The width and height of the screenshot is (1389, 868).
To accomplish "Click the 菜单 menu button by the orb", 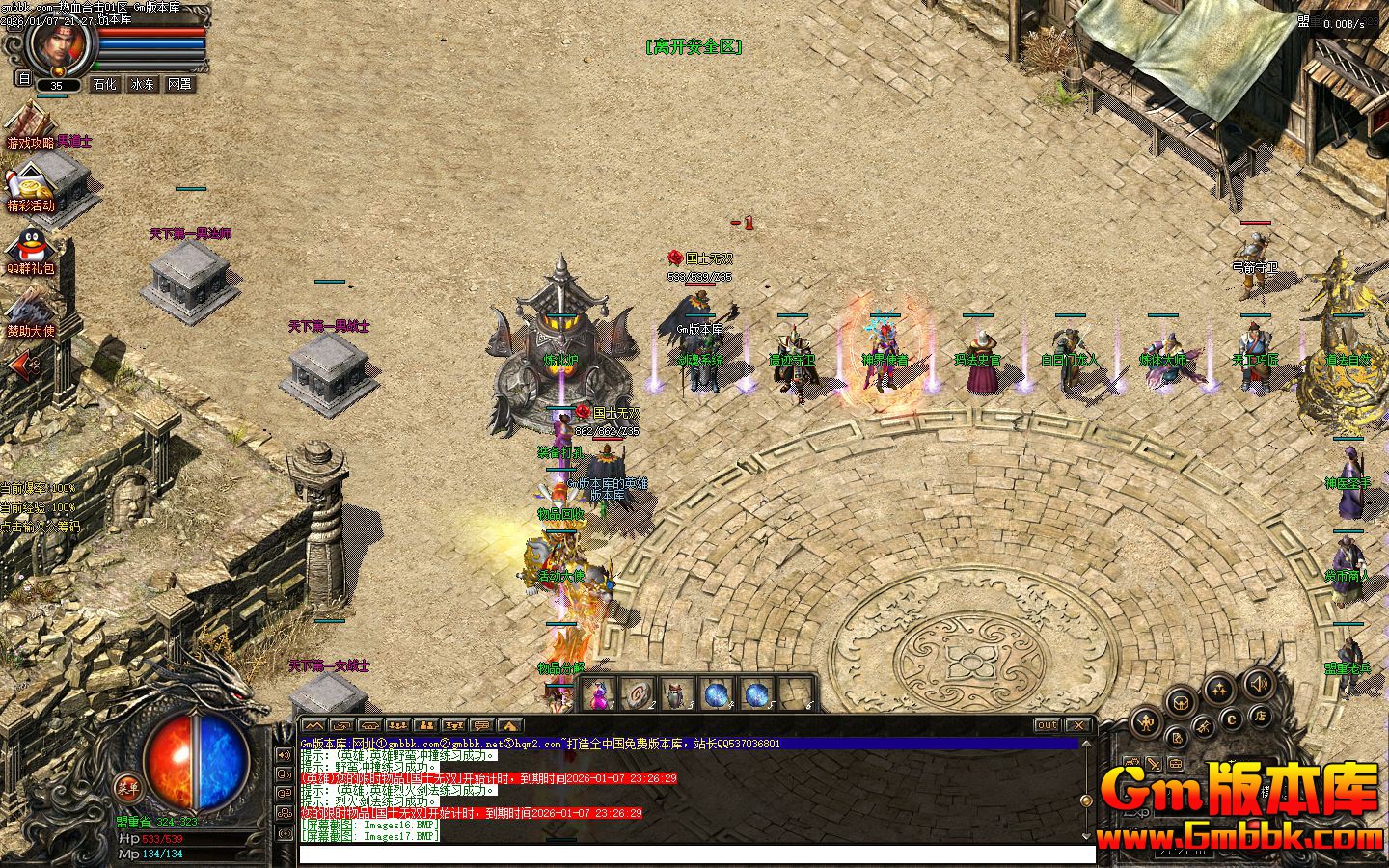I will [x=126, y=786].
